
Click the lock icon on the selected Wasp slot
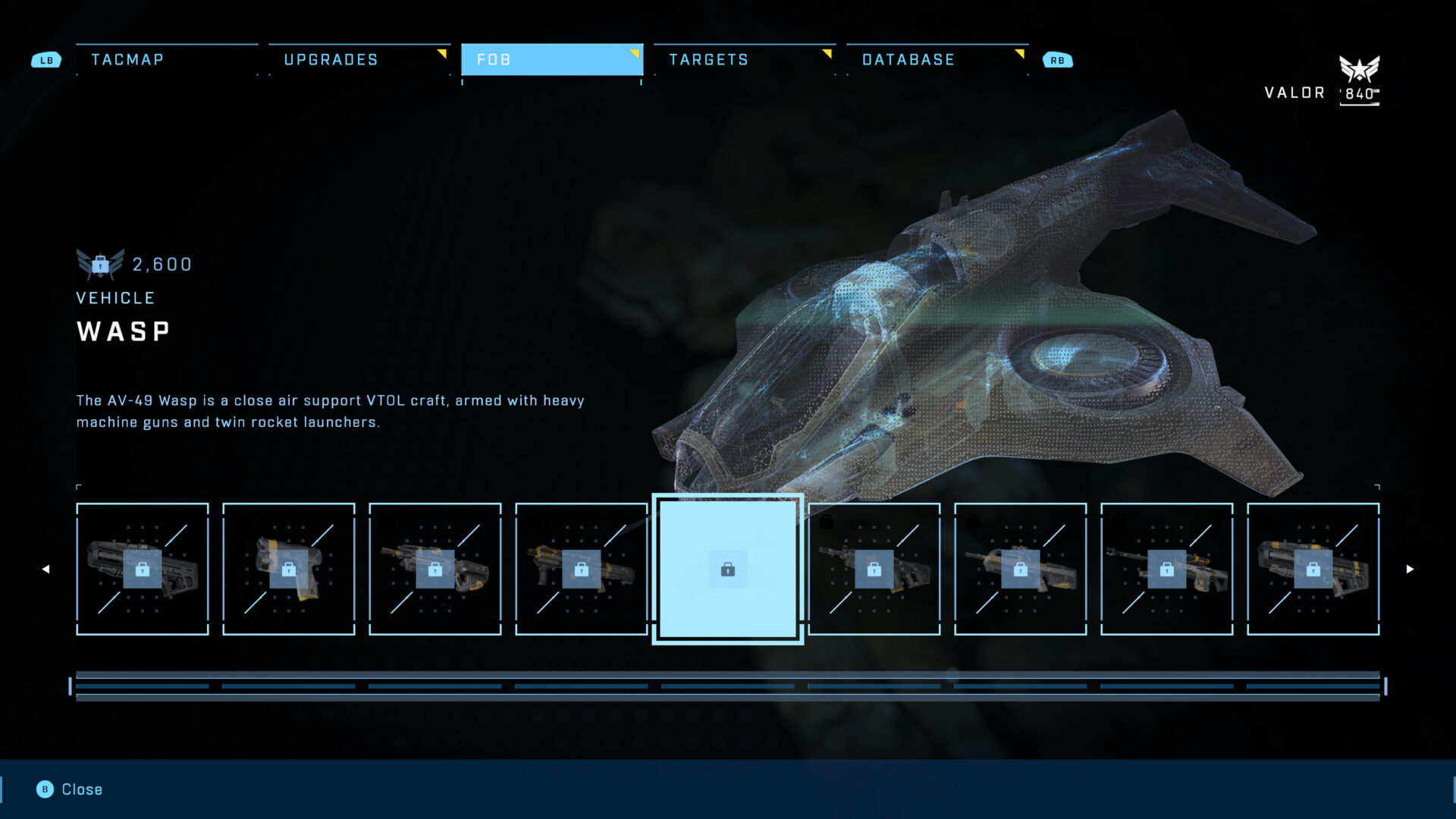[727, 570]
